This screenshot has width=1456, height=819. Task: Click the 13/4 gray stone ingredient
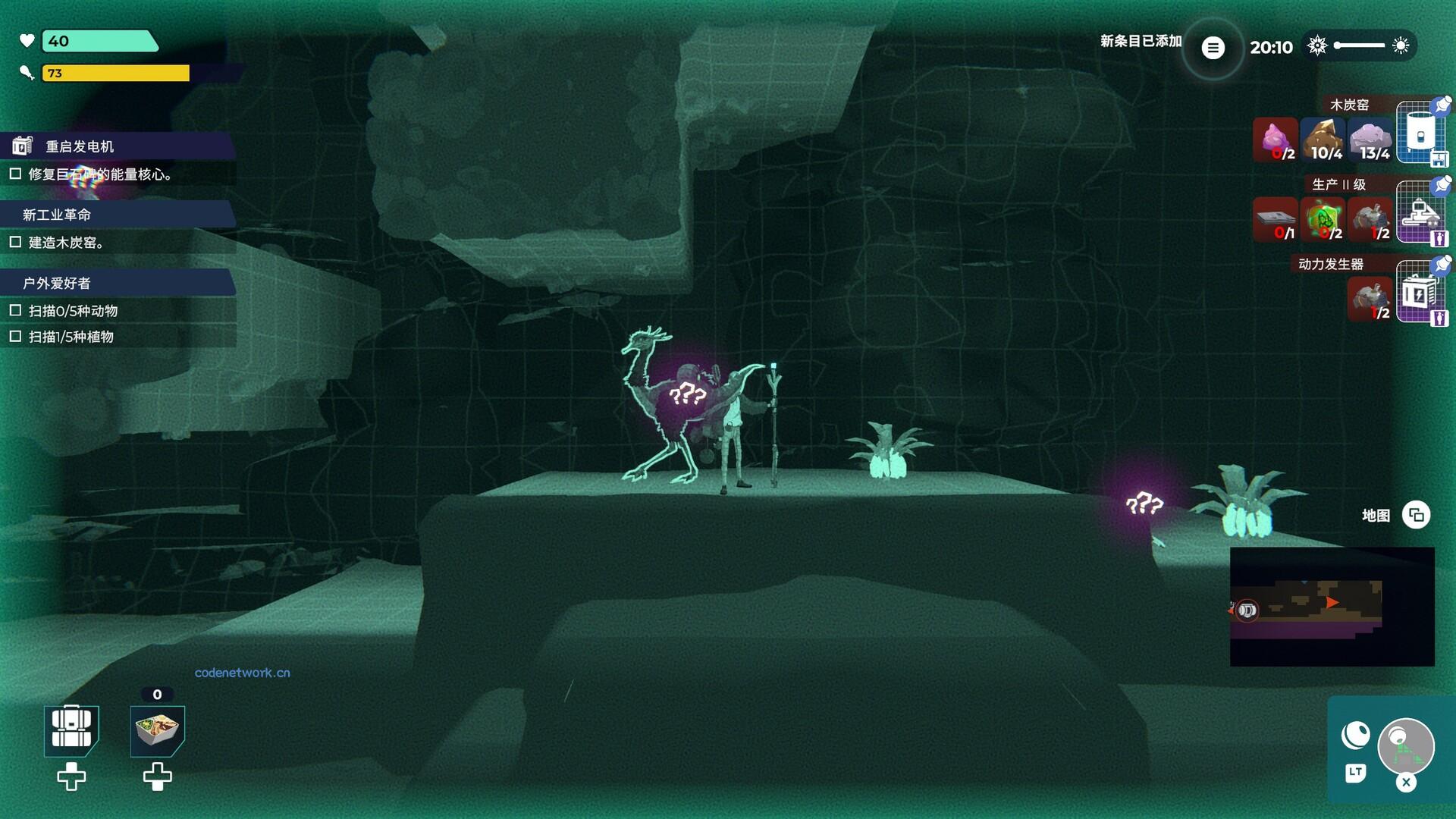[1371, 140]
